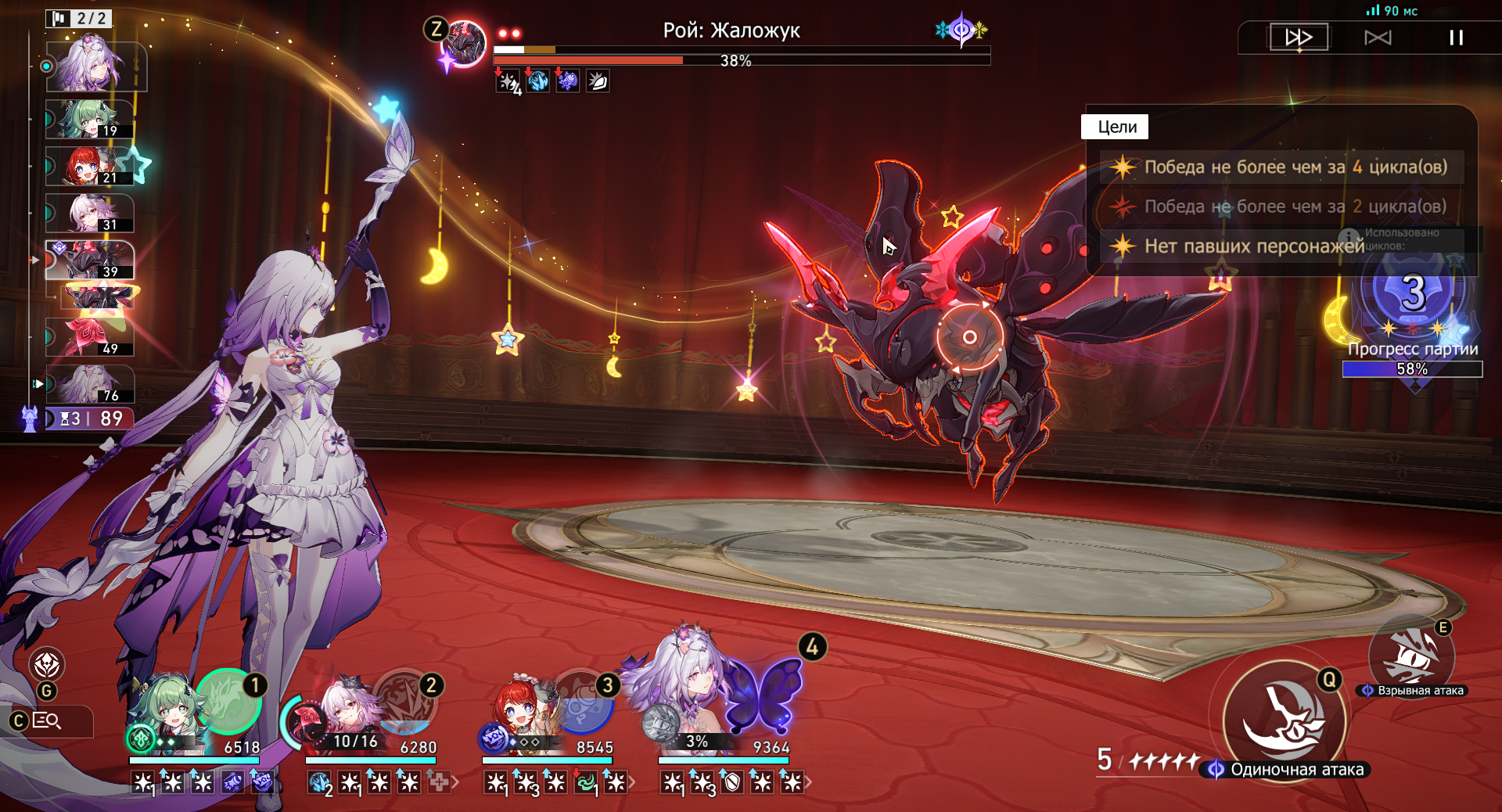Select the red-haired portrait in turn order
This screenshot has width=1502, height=812.
point(88,167)
